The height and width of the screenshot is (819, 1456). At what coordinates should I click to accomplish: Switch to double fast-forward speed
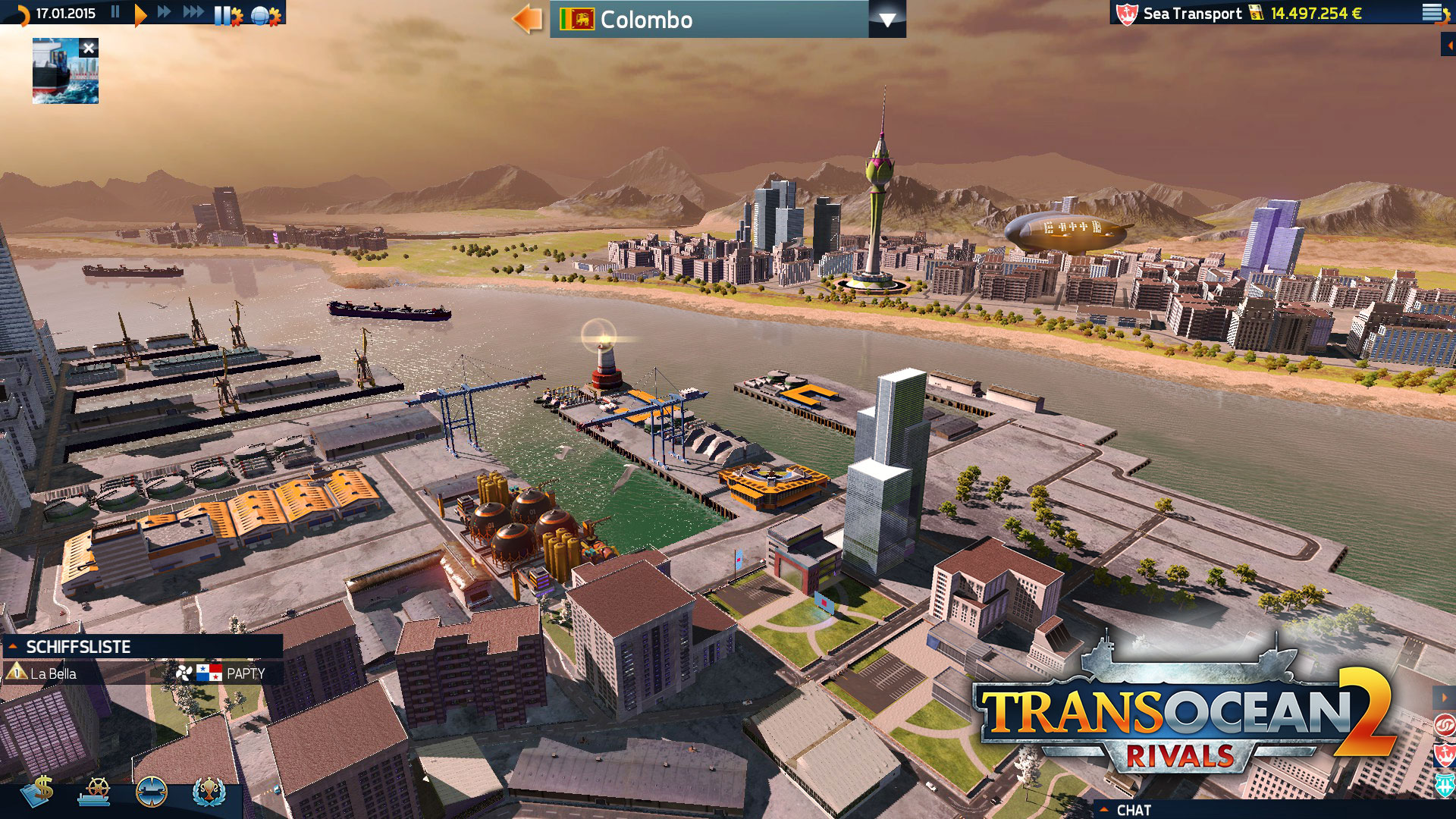click(165, 12)
